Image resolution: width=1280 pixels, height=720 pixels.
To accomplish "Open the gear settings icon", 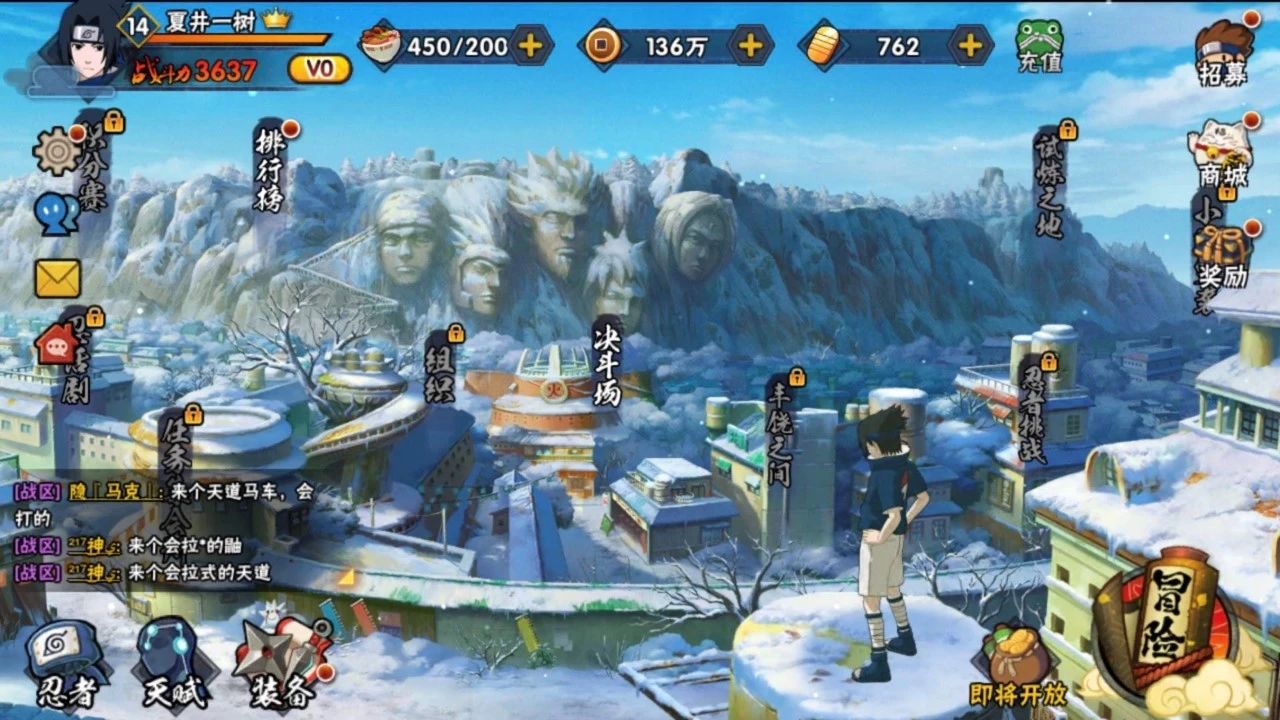I will [56, 152].
